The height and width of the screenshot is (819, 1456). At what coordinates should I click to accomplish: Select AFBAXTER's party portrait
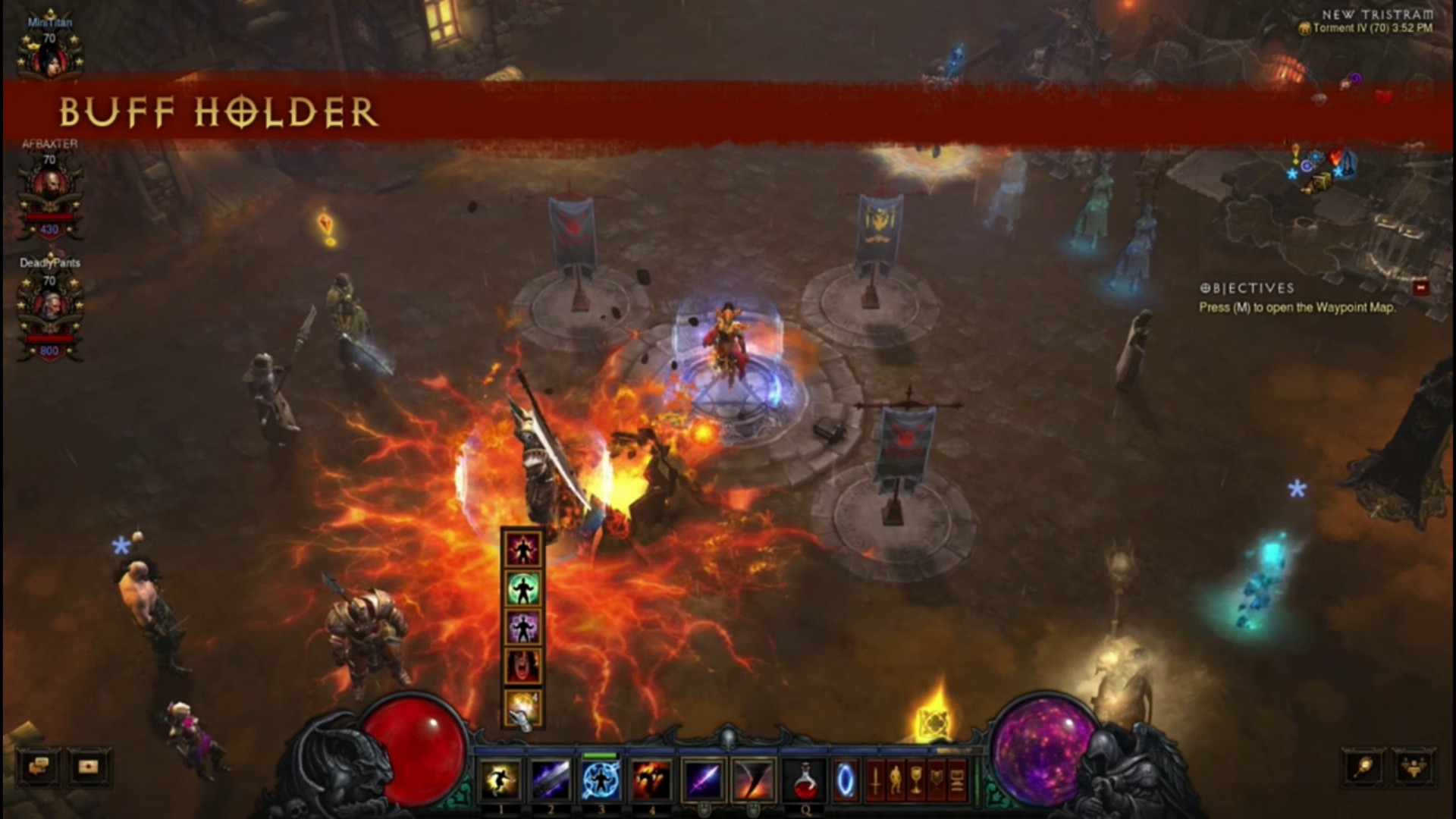pos(50,186)
